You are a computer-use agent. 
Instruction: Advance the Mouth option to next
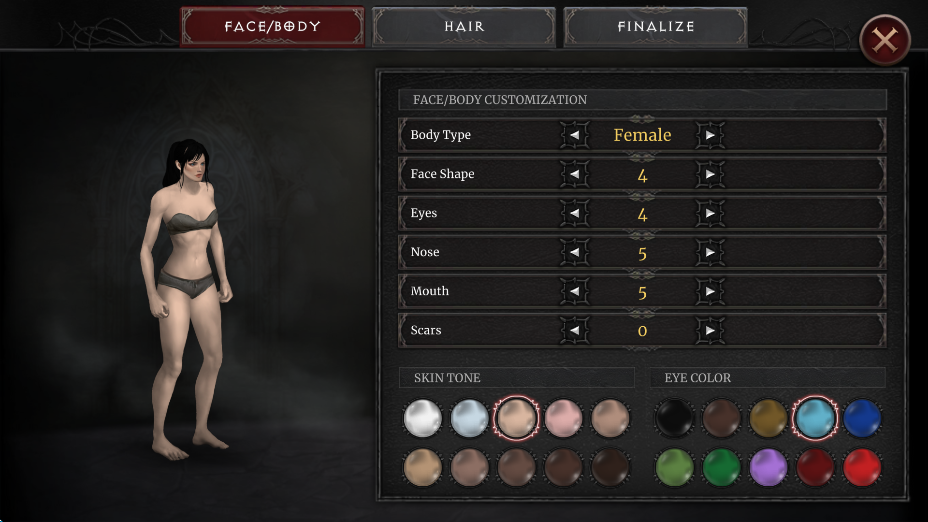coord(710,291)
